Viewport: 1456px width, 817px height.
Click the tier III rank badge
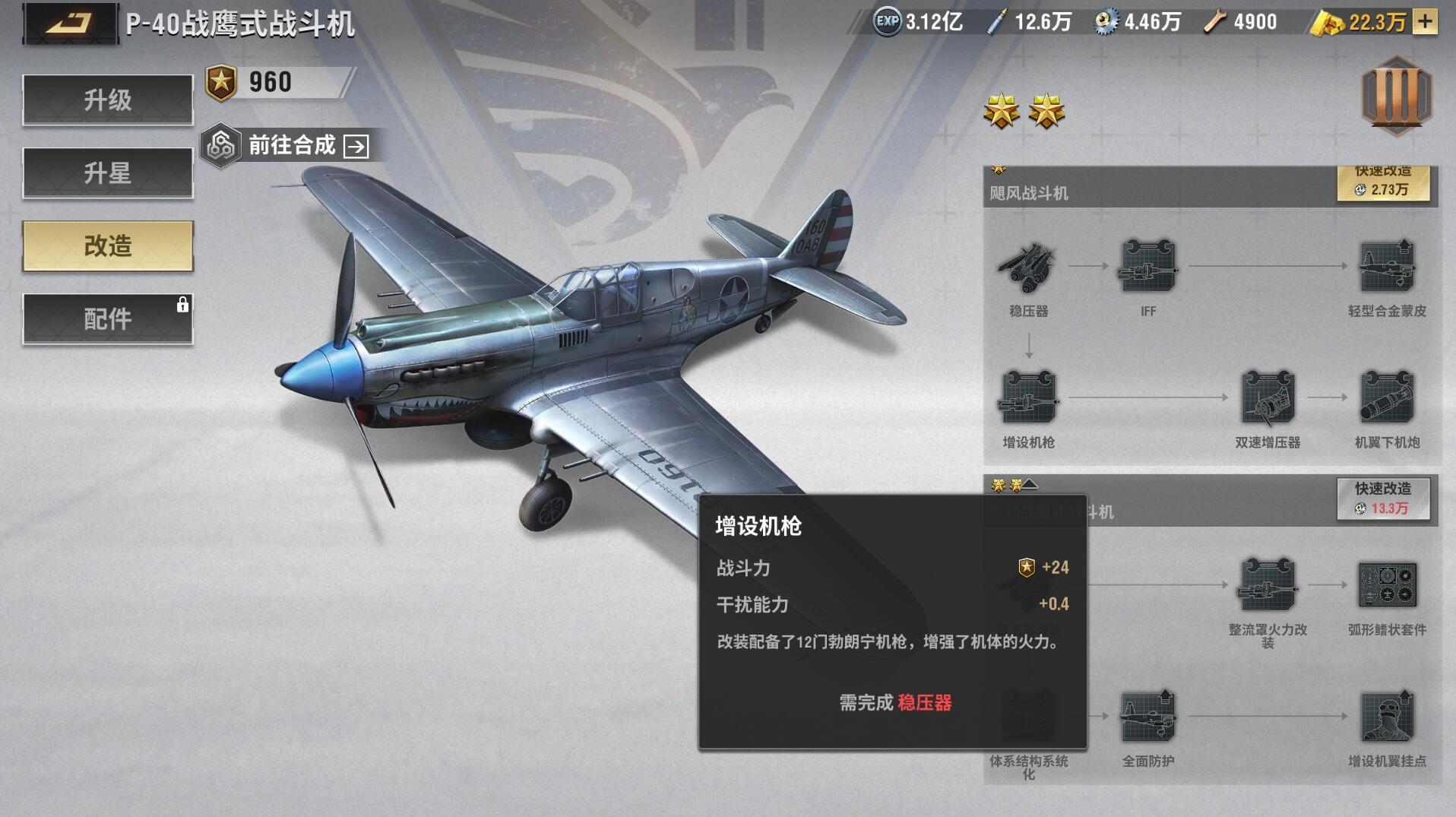pyautogui.click(x=1396, y=96)
